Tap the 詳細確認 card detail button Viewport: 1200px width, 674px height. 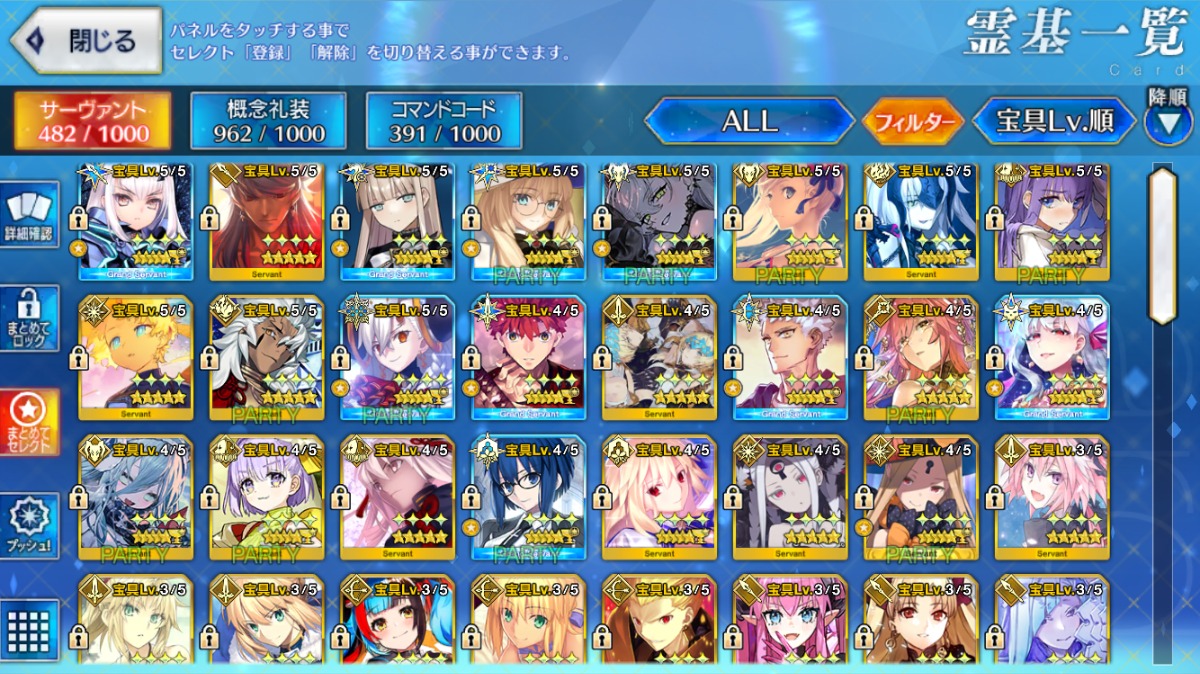(30, 216)
